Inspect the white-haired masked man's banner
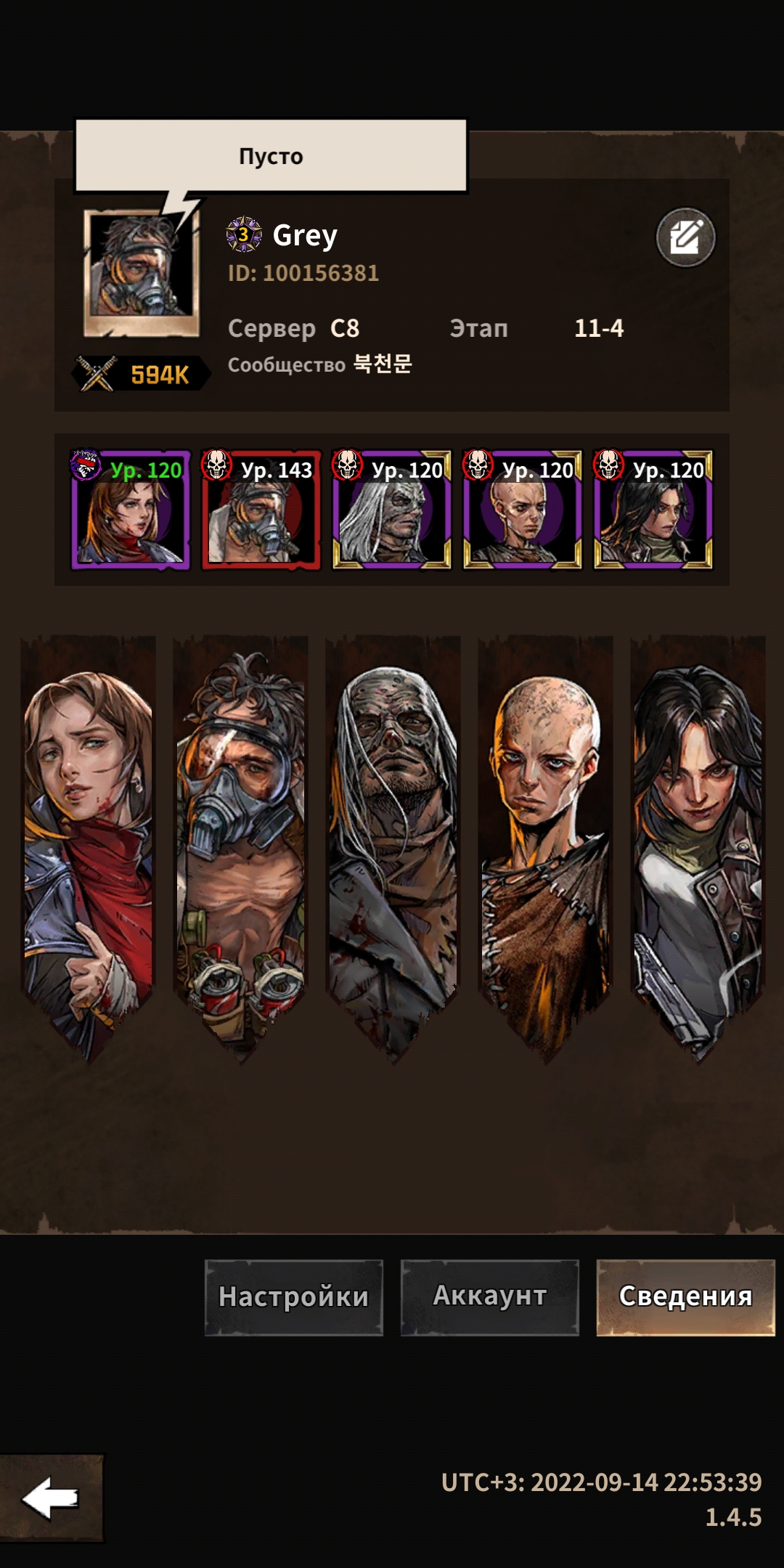The image size is (784, 1568). click(393, 842)
